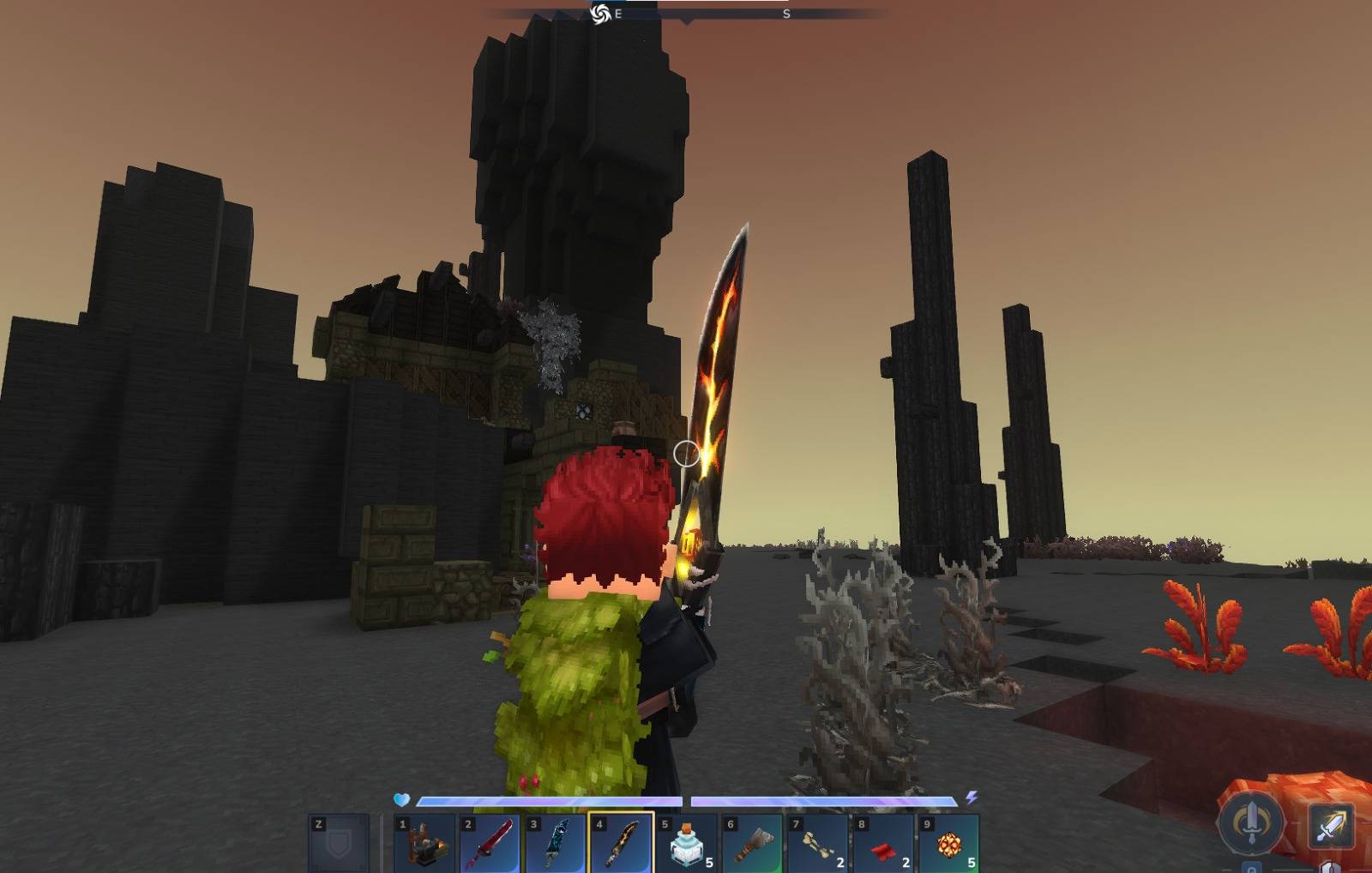
Task: Choose the orange glowing ore in slot 9
Action: coord(949,842)
